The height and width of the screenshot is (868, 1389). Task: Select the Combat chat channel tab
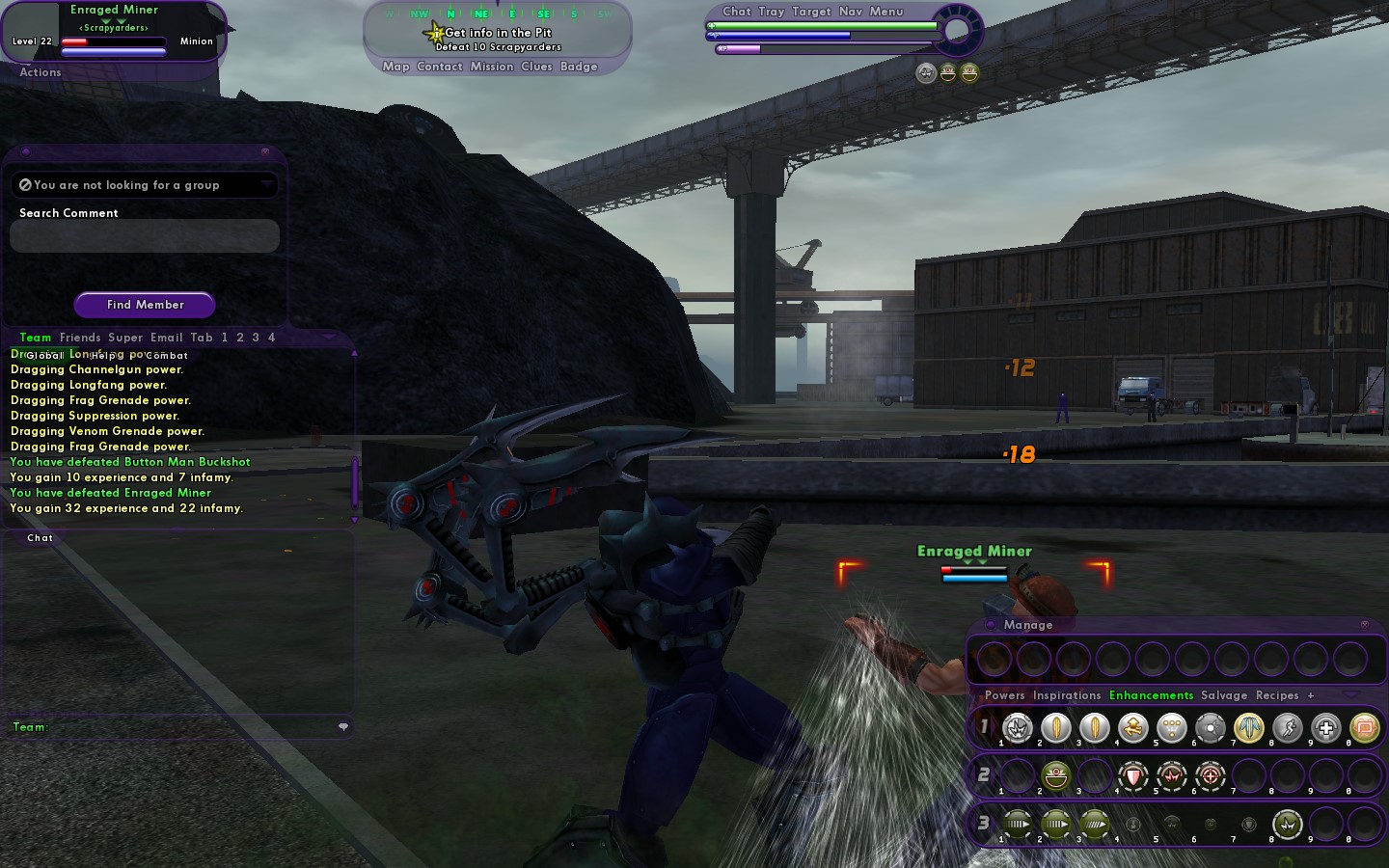tap(167, 356)
